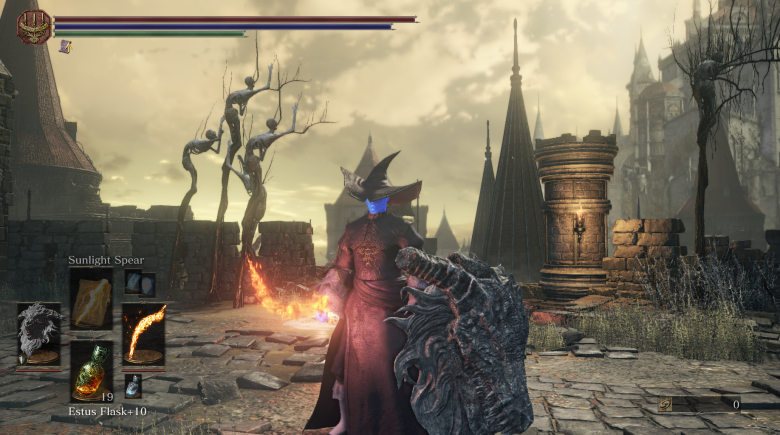Click the dragon head shield left-hand slot
780x435 pixels.
tap(39, 335)
